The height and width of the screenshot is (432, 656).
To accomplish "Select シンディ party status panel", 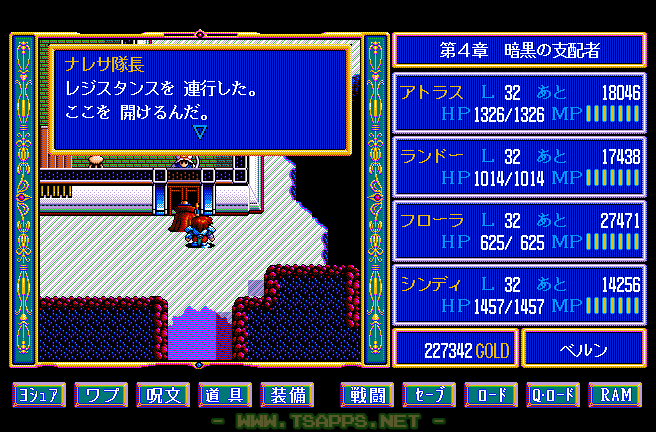I will tap(519, 295).
